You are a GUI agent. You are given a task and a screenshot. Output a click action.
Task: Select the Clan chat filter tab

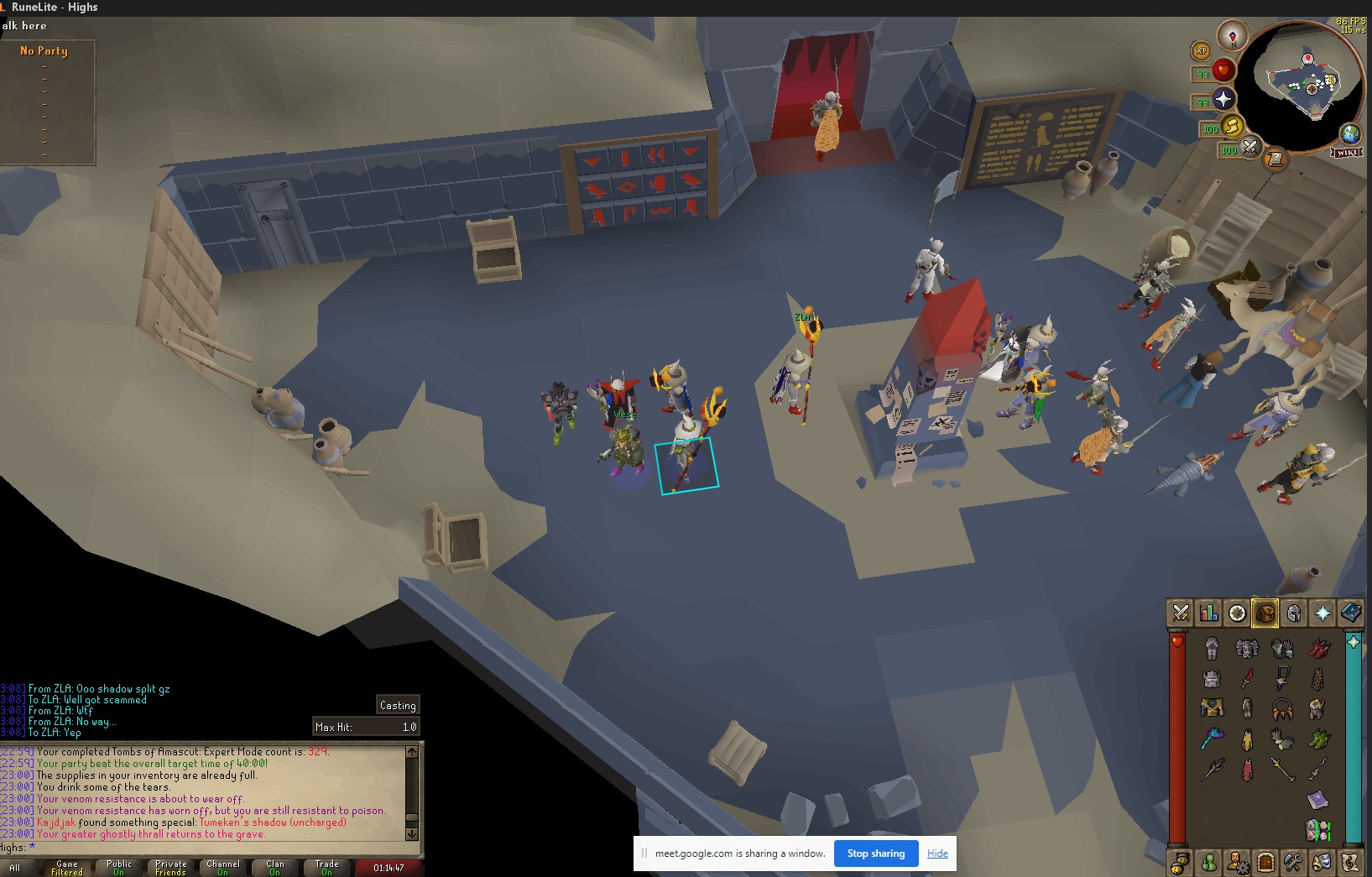tap(274, 868)
